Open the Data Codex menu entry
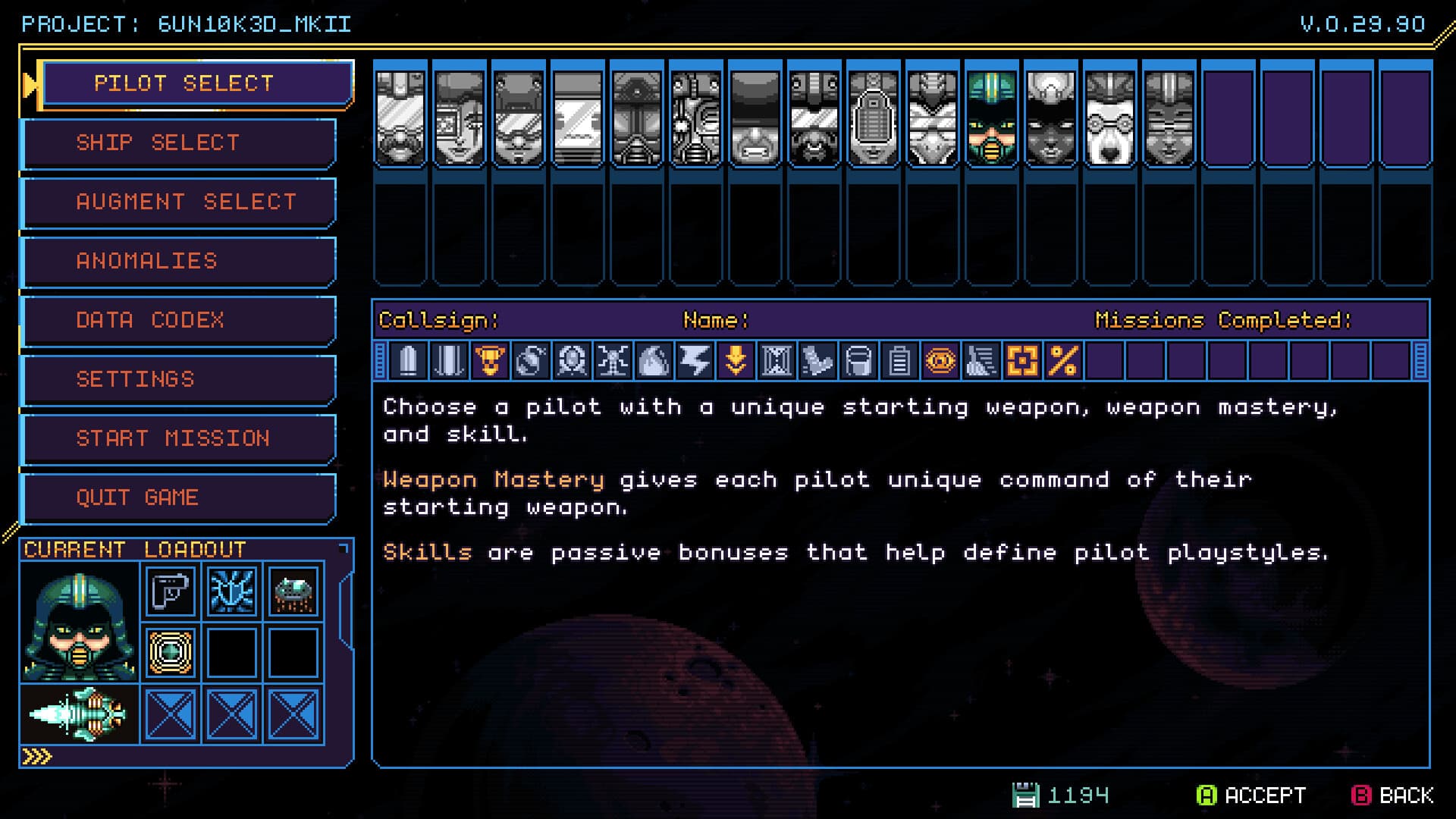The image size is (1456, 819). pos(179,321)
